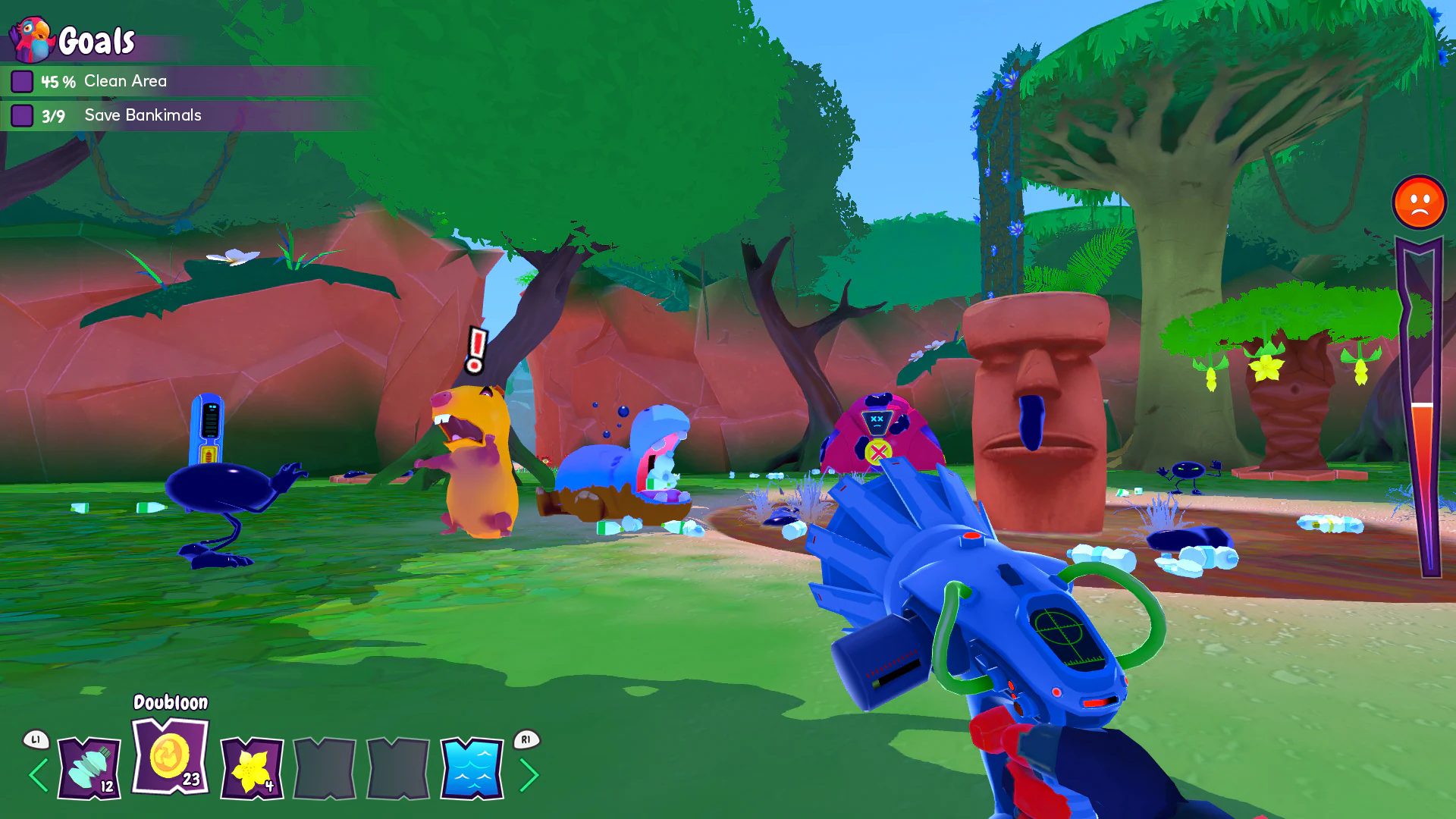Screen dimensions: 1456x819
Task: Check the Clean Area goal checkbox
Action: (23, 80)
